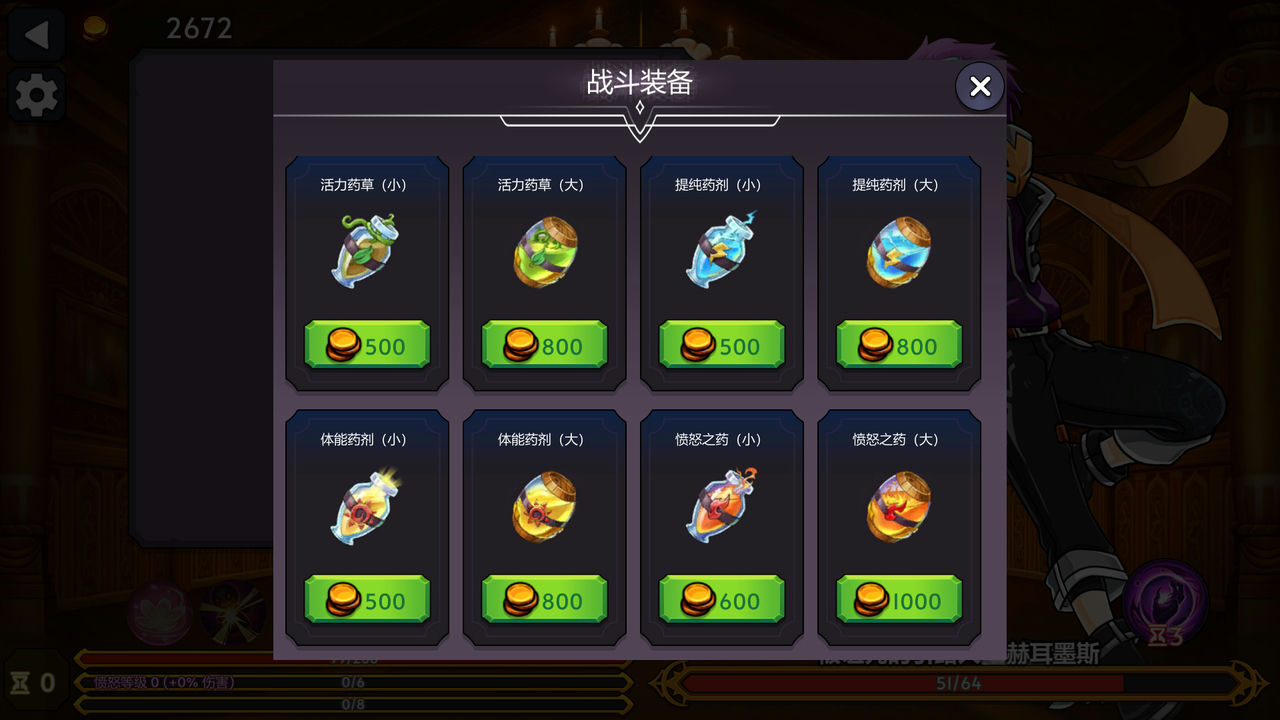The height and width of the screenshot is (720, 1280).
Task: Purchase 愤怒之药（大） for 1000 gold
Action: (898, 599)
